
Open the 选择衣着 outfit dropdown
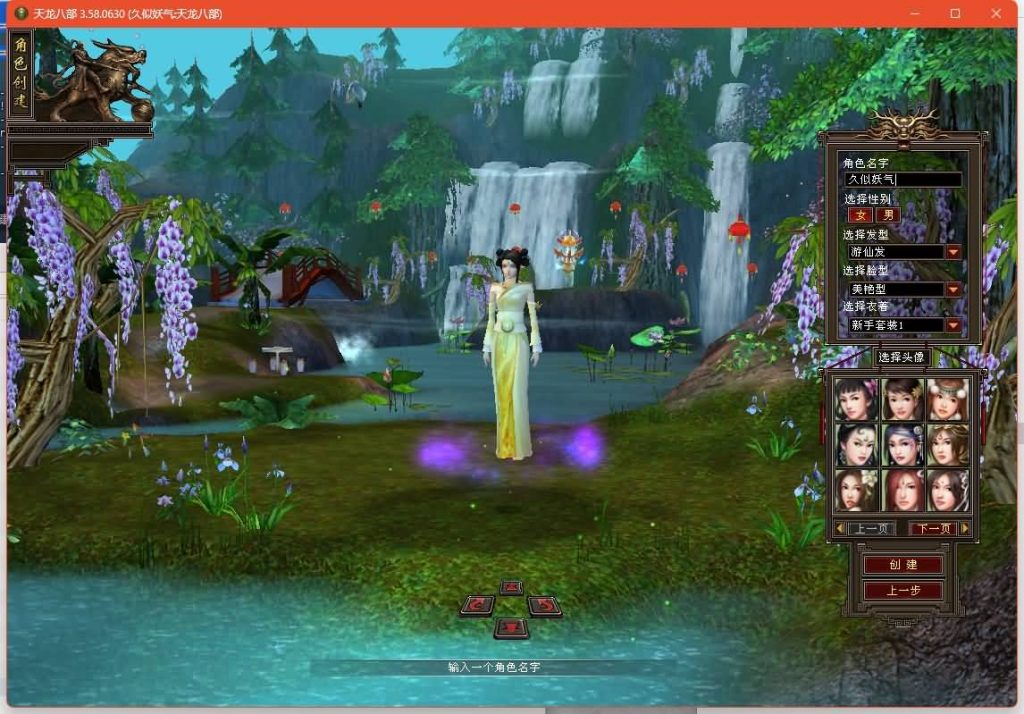[x=953, y=325]
